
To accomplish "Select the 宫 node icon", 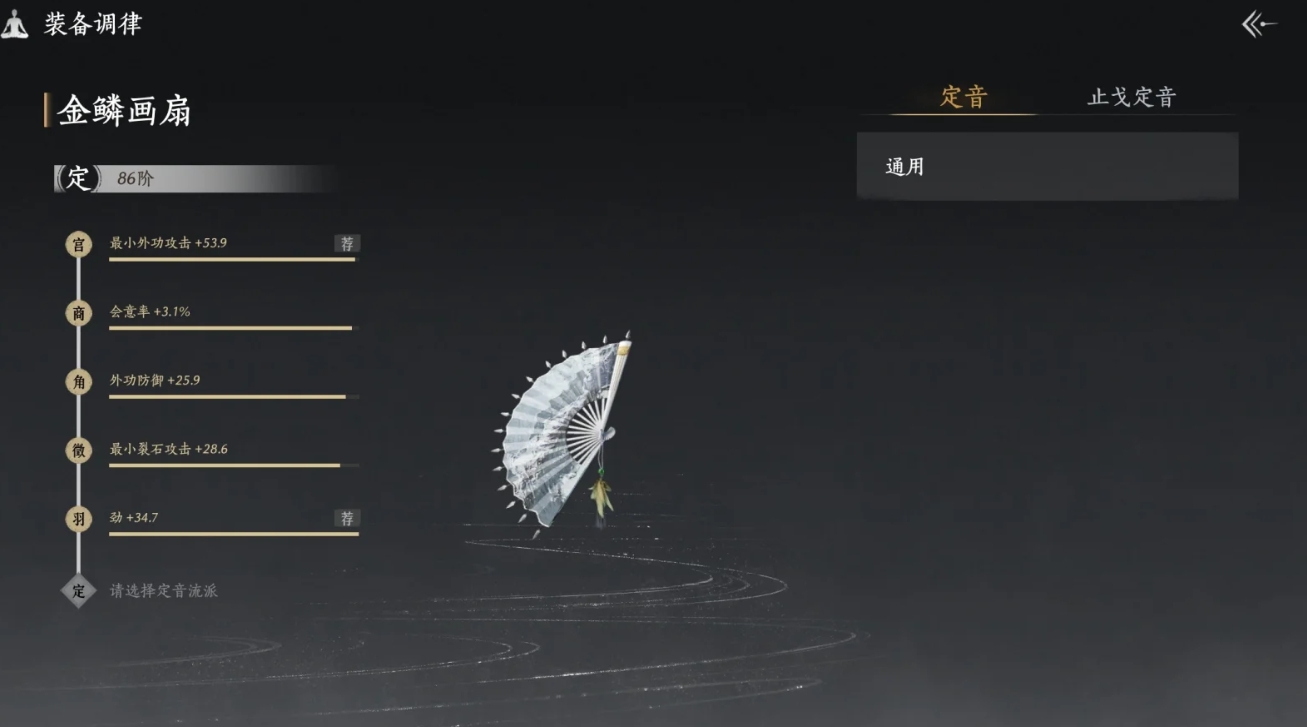I will (78, 244).
